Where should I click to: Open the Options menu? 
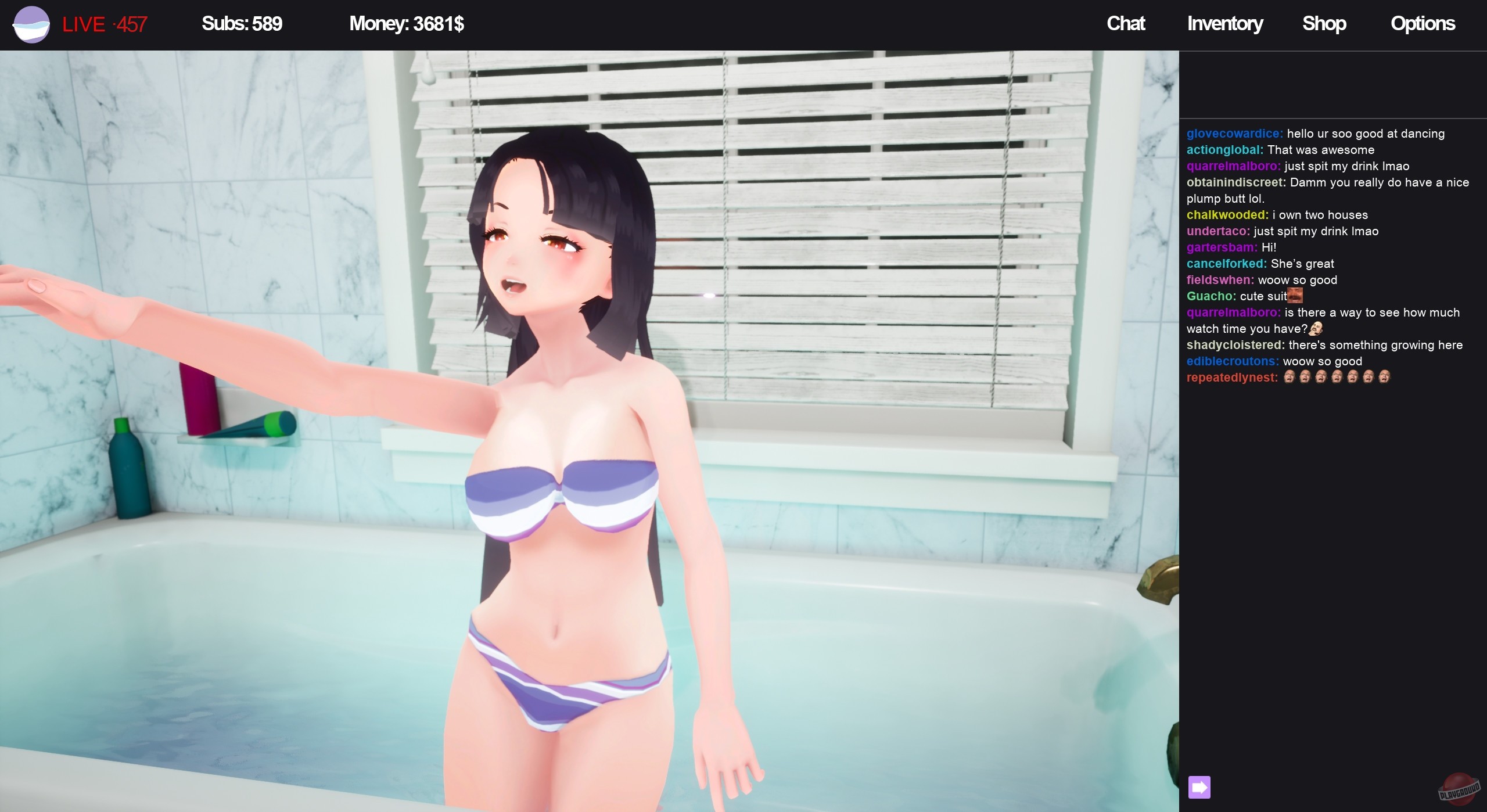click(x=1423, y=24)
